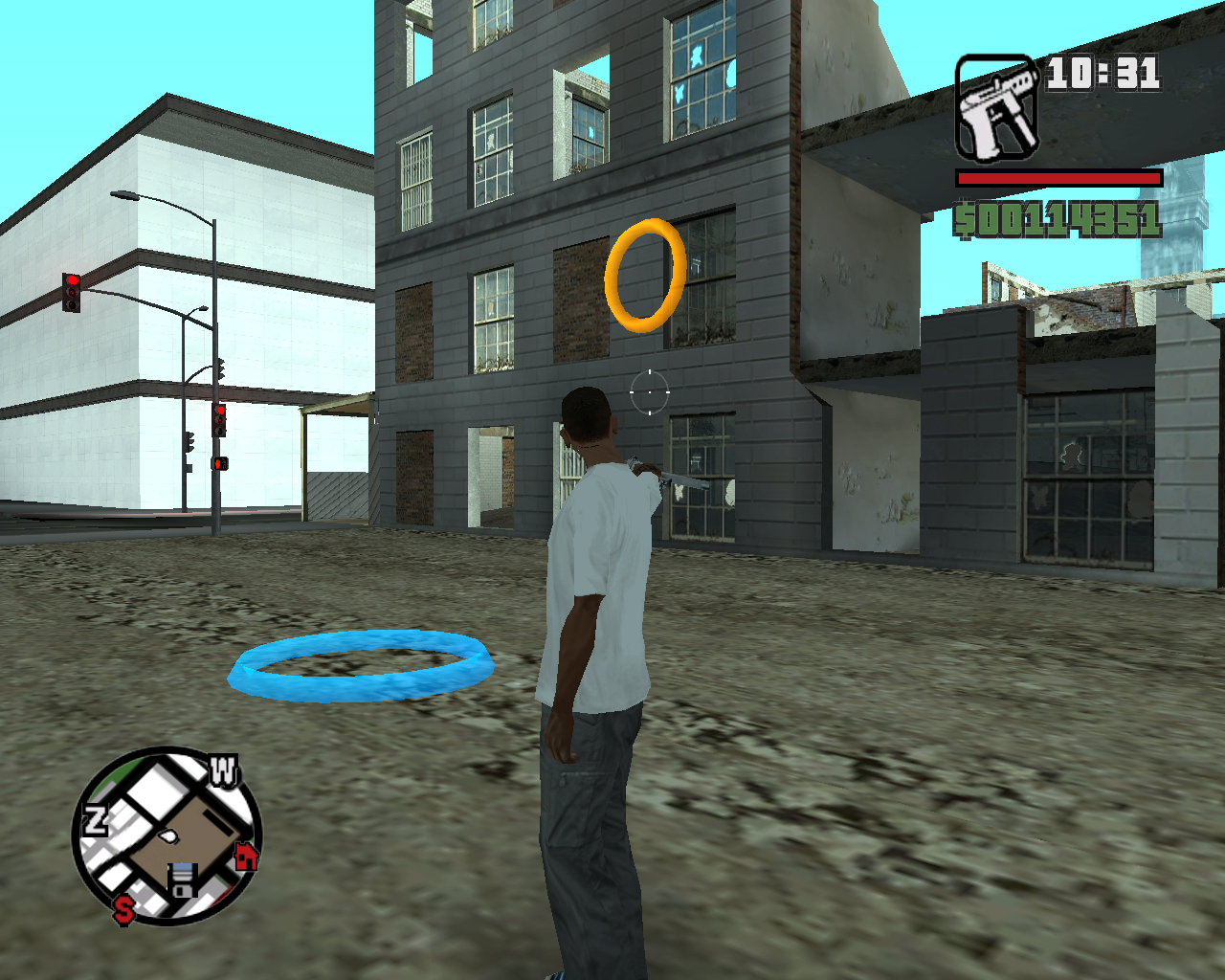
Task: Open the circular radar minimap
Action: coord(167,836)
